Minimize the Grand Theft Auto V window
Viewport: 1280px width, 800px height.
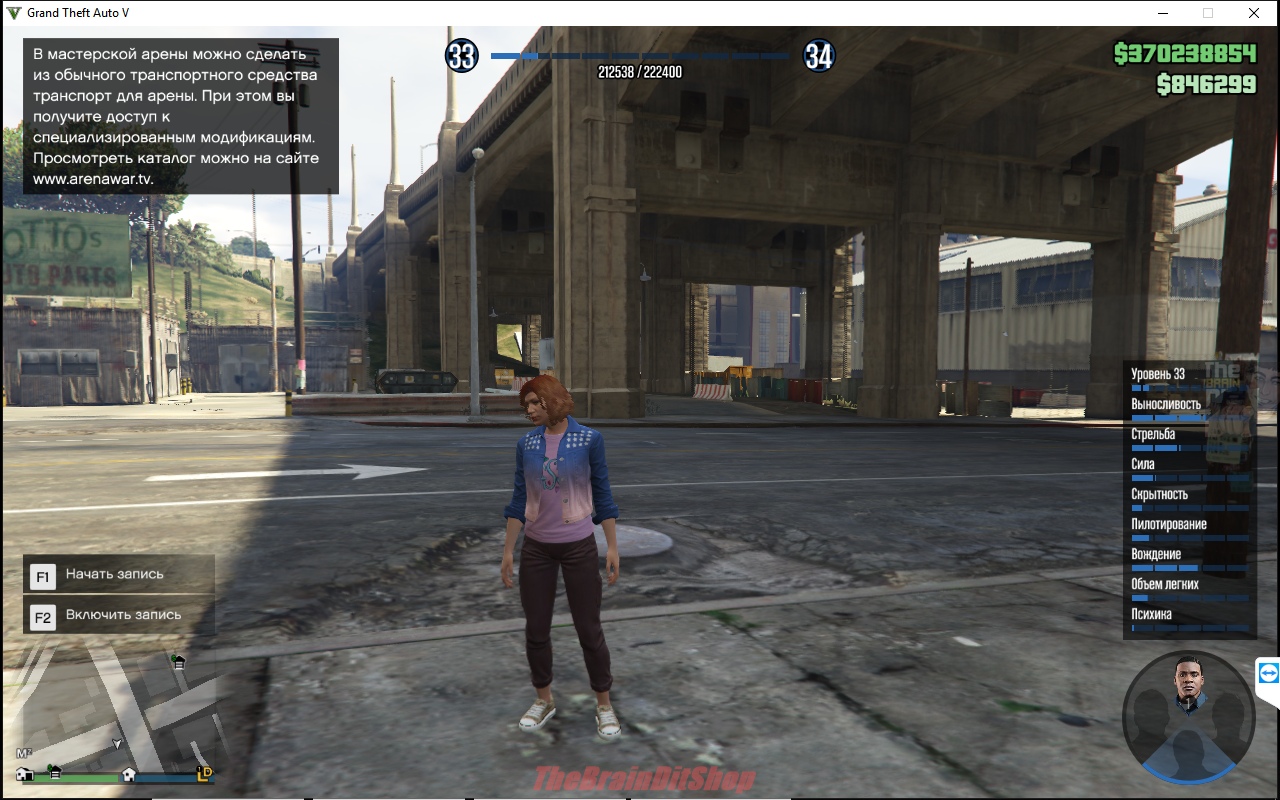(x=1163, y=13)
